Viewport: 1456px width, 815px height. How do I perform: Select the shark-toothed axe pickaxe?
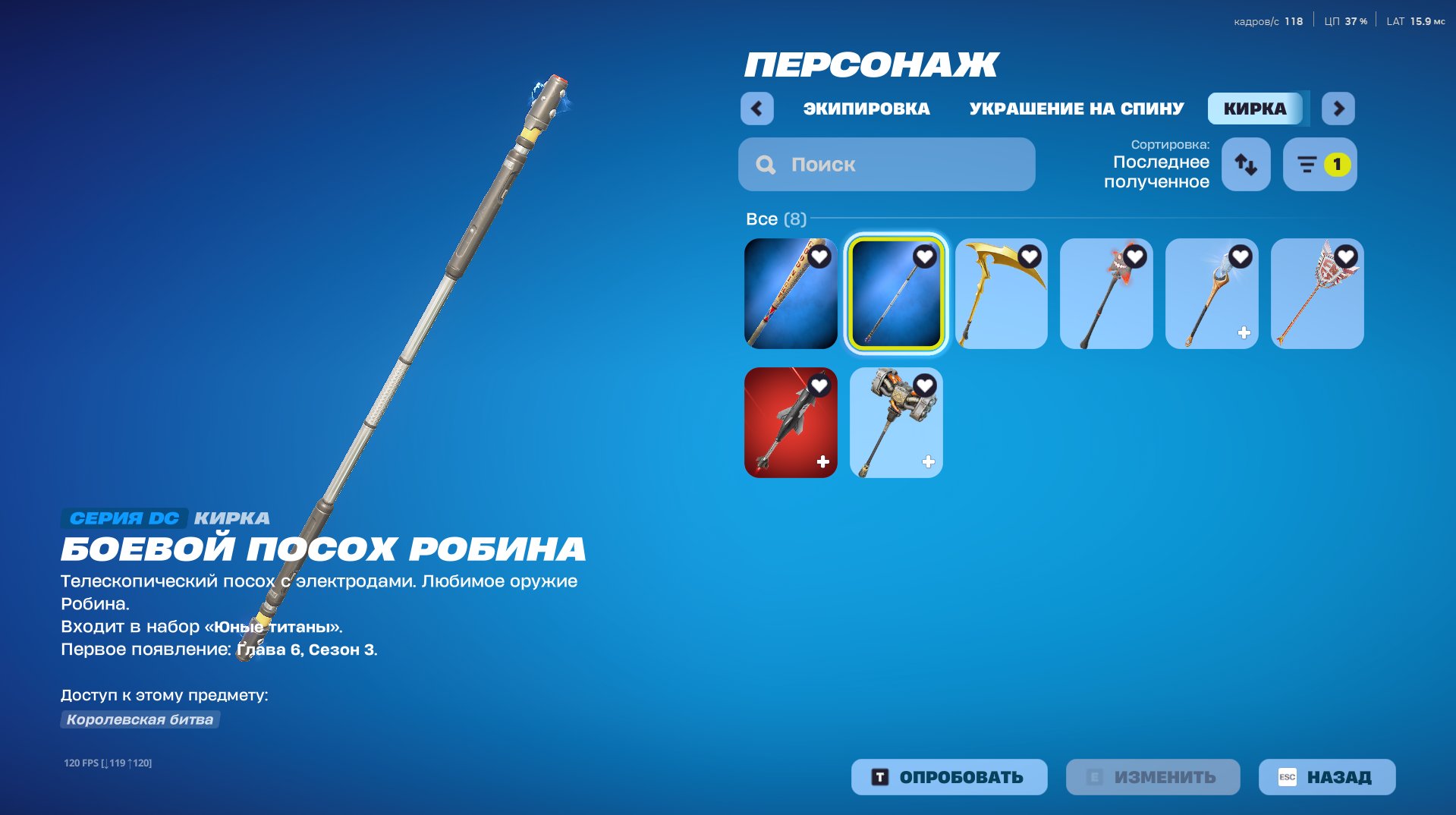(1106, 294)
